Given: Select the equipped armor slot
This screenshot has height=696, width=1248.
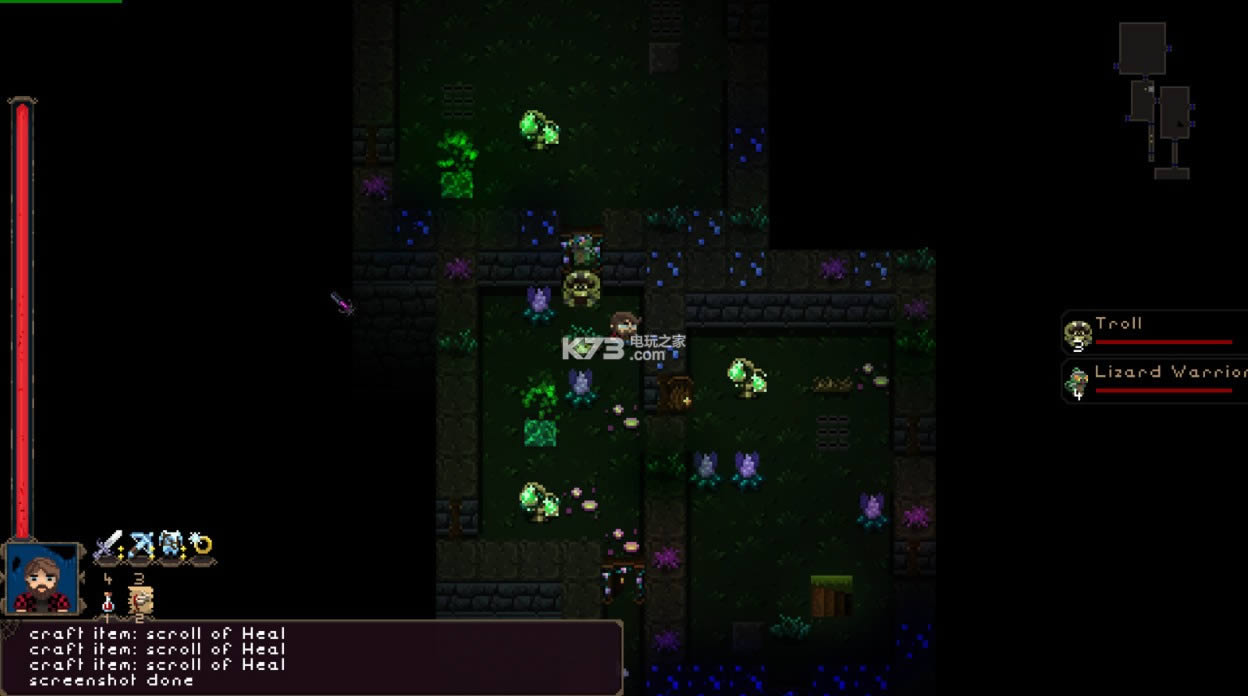Looking at the screenshot, I should pos(171,546).
